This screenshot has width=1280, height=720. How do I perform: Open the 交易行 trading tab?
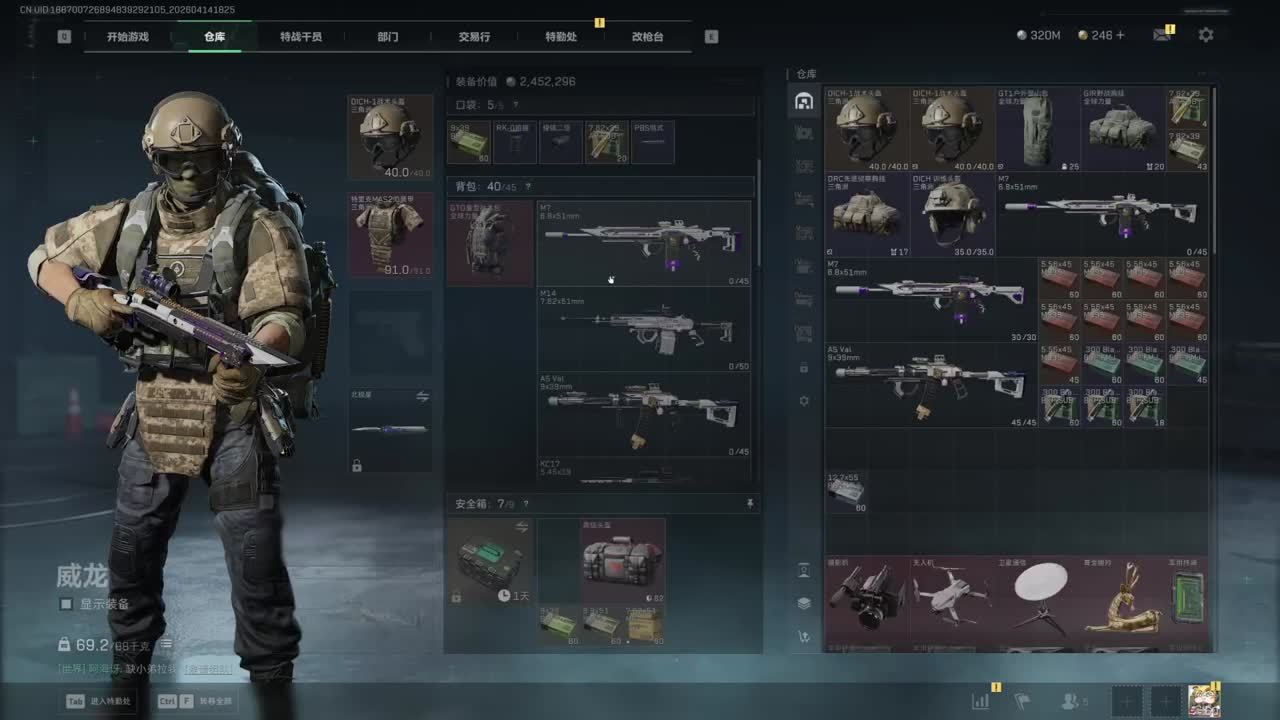click(x=474, y=37)
